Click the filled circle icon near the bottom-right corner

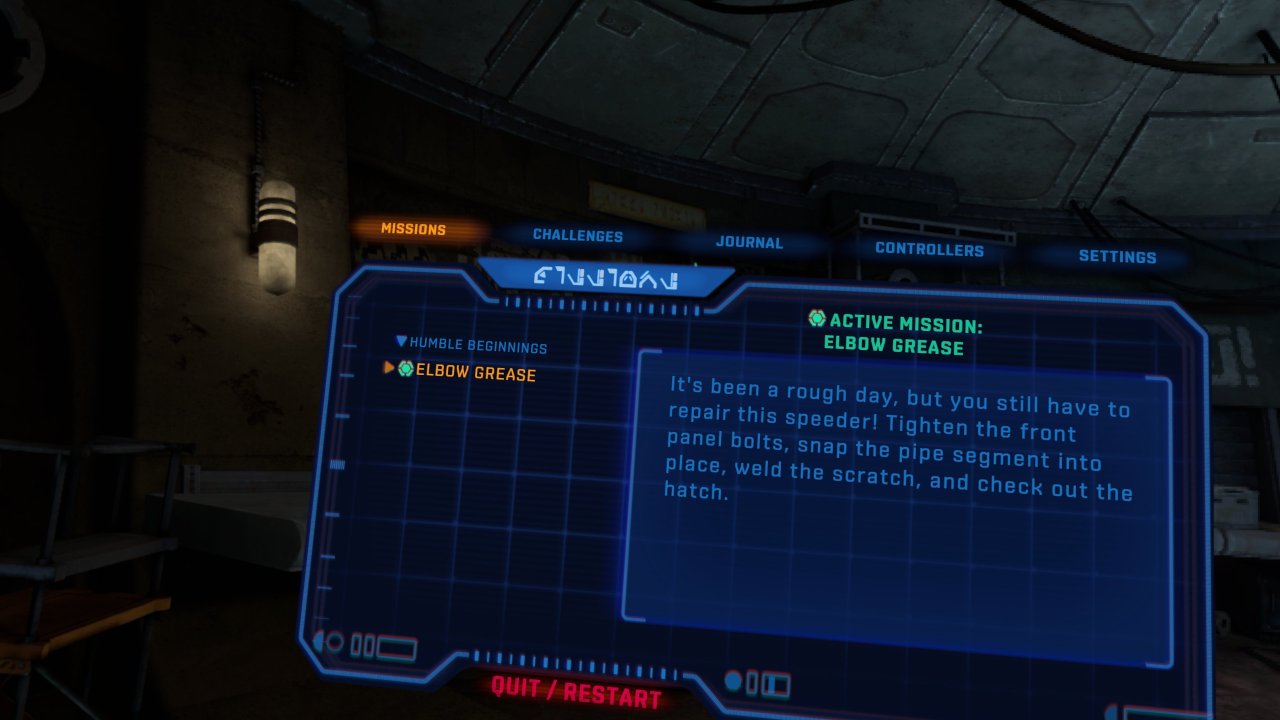coord(735,680)
